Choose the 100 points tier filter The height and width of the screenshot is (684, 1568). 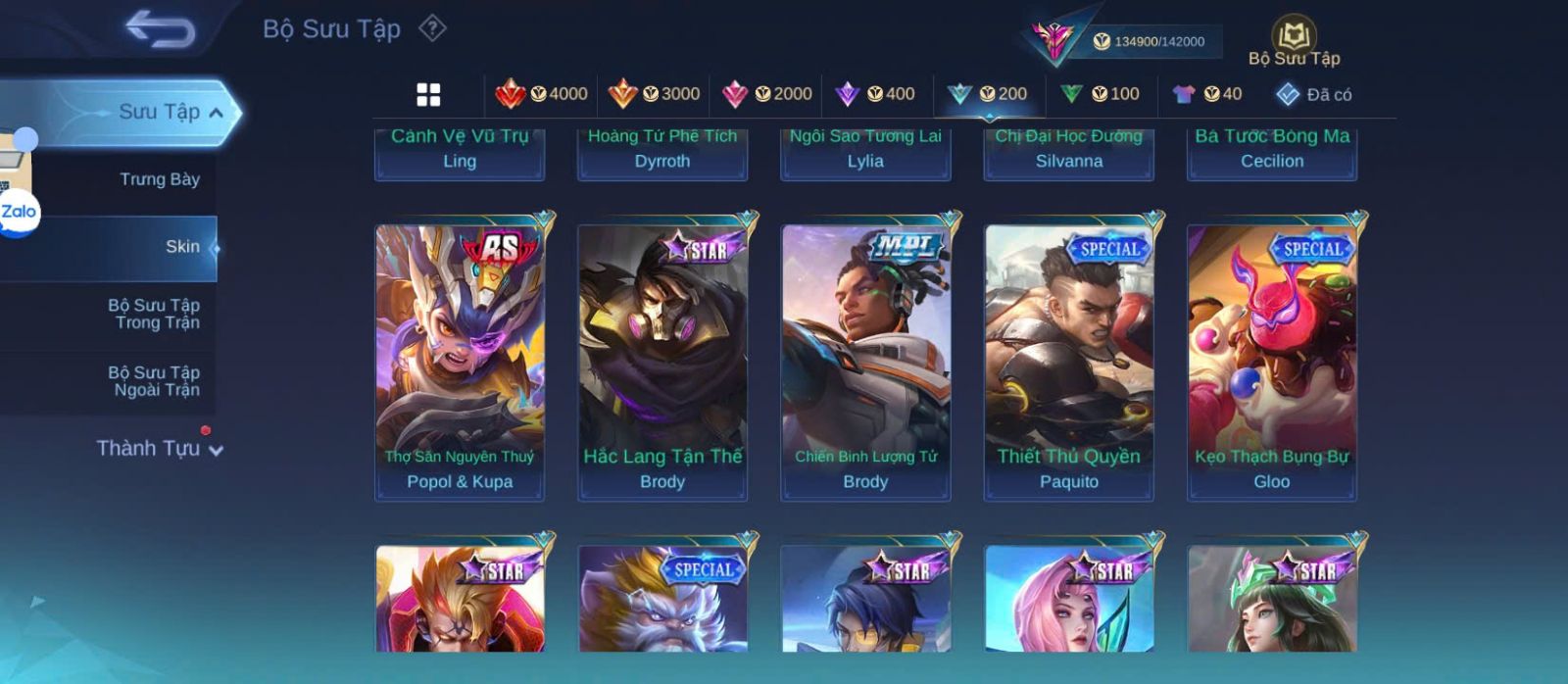(1100, 94)
